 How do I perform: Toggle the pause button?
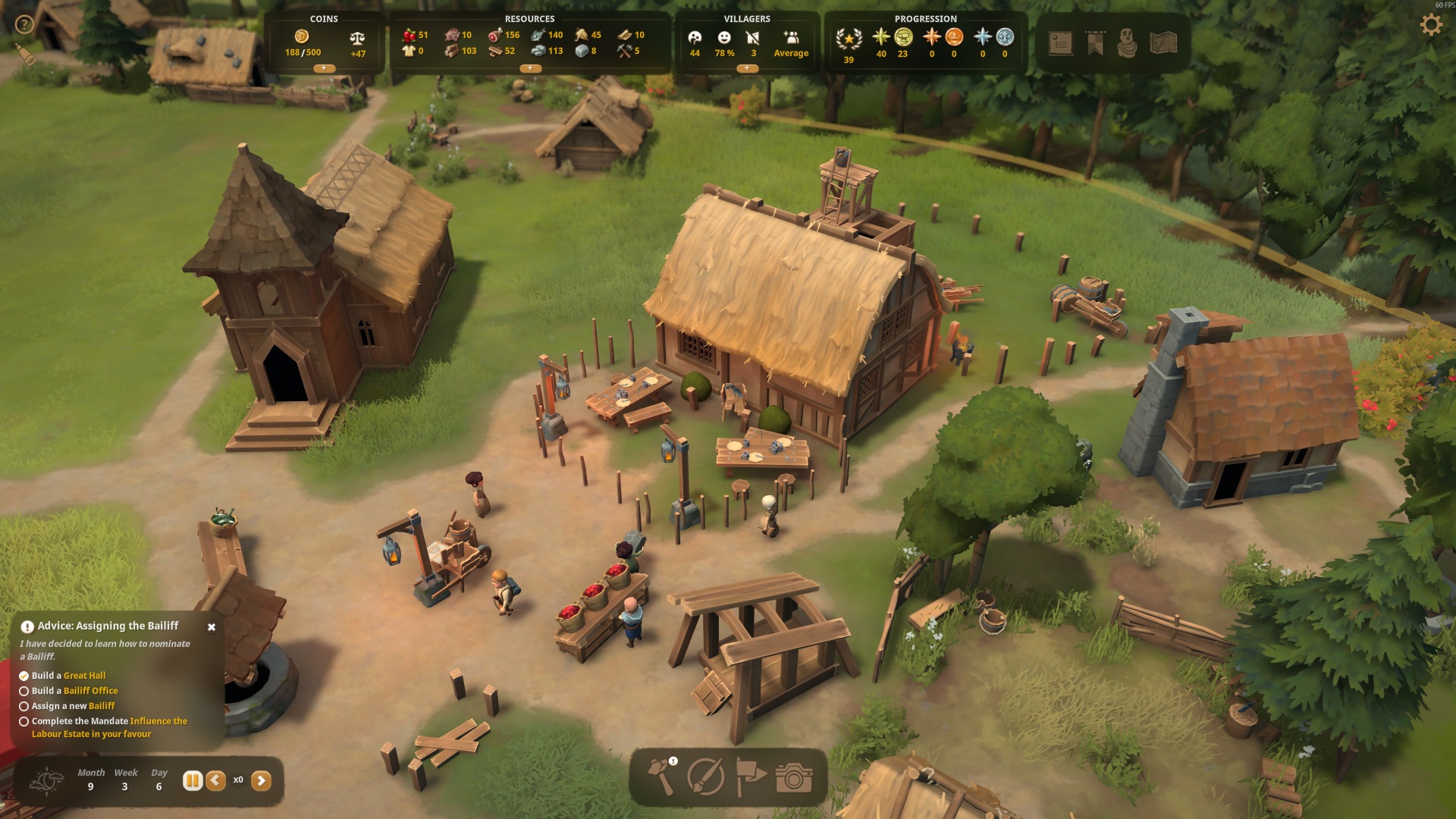point(193,780)
